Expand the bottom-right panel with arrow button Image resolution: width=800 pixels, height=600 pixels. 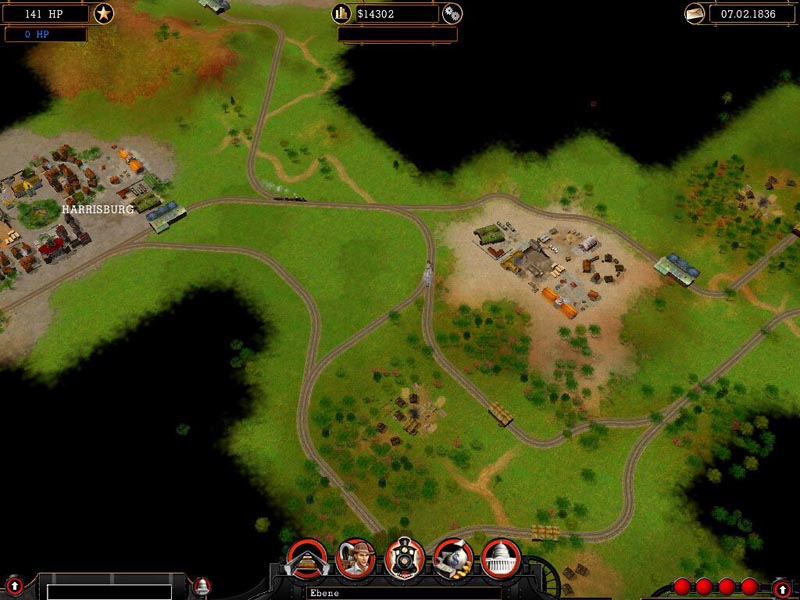tap(782, 589)
